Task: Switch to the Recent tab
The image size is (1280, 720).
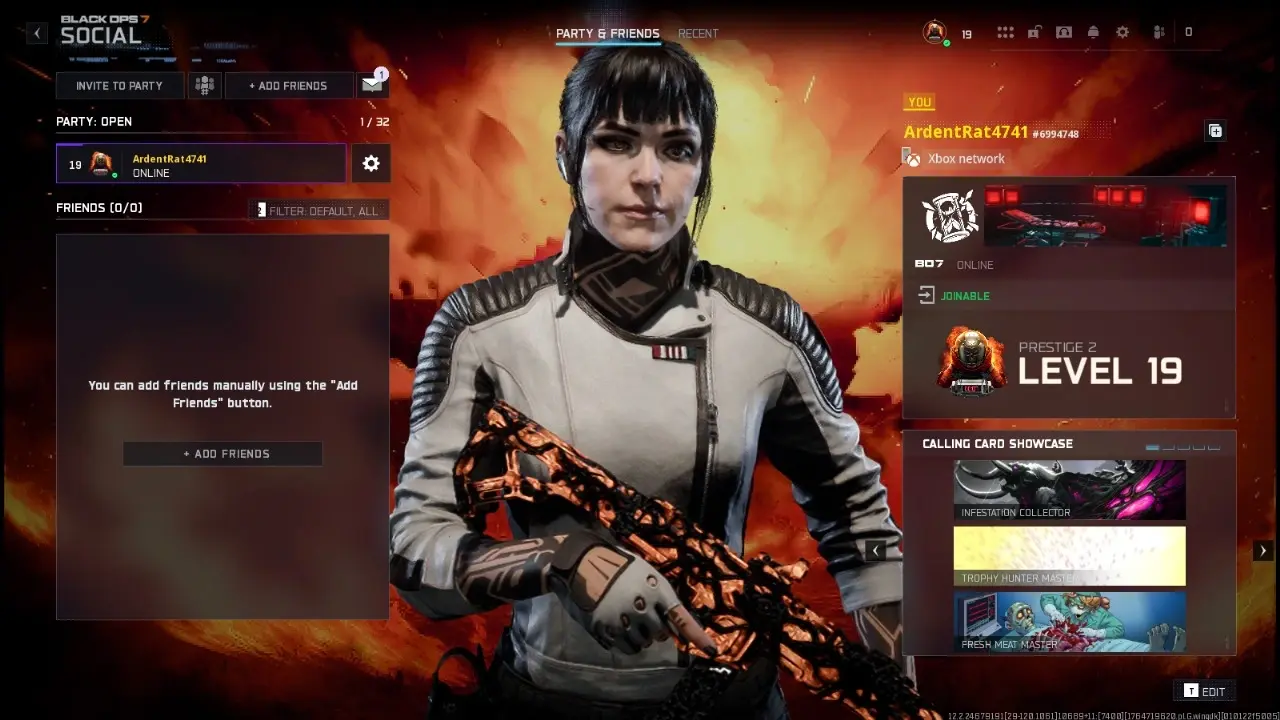Action: point(698,33)
